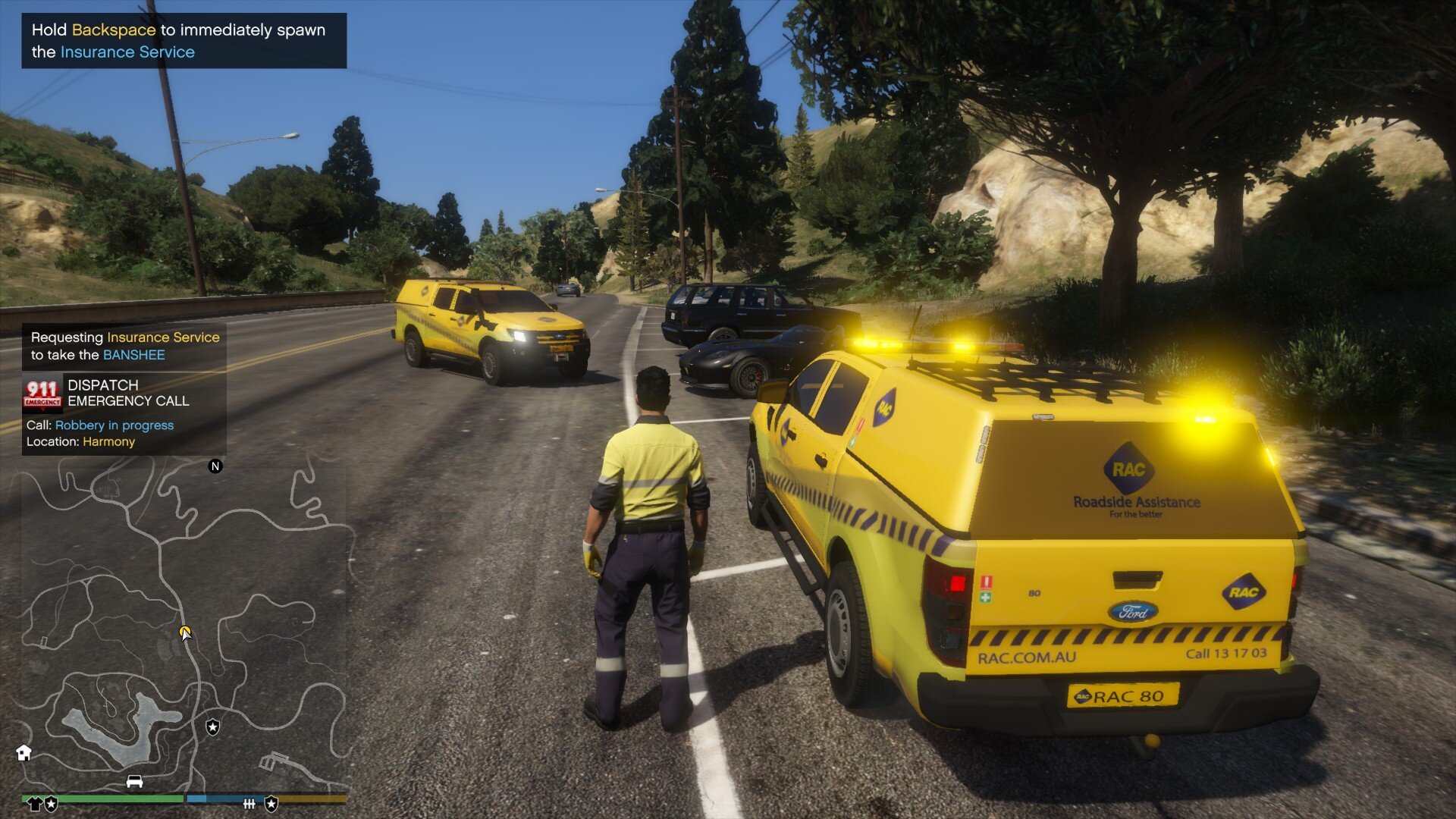This screenshot has width=1456, height=819.
Task: Click the Requesting Insurance Service notification
Action: (124, 346)
